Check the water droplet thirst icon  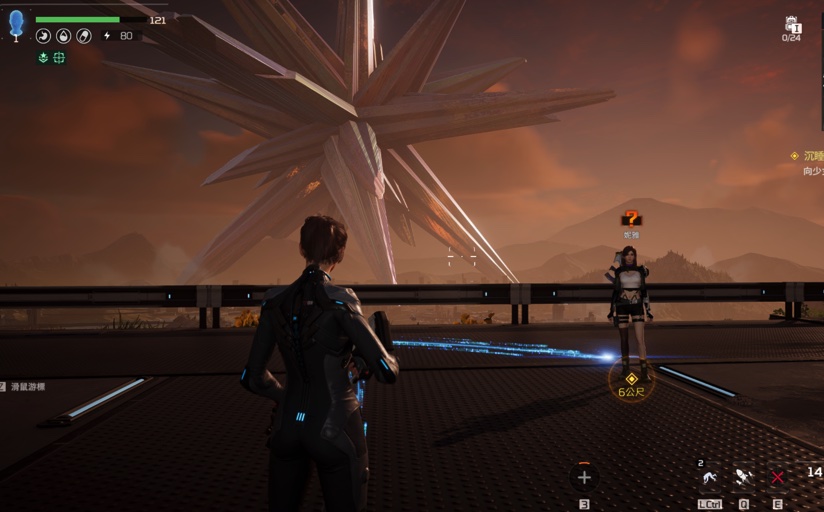pos(63,36)
